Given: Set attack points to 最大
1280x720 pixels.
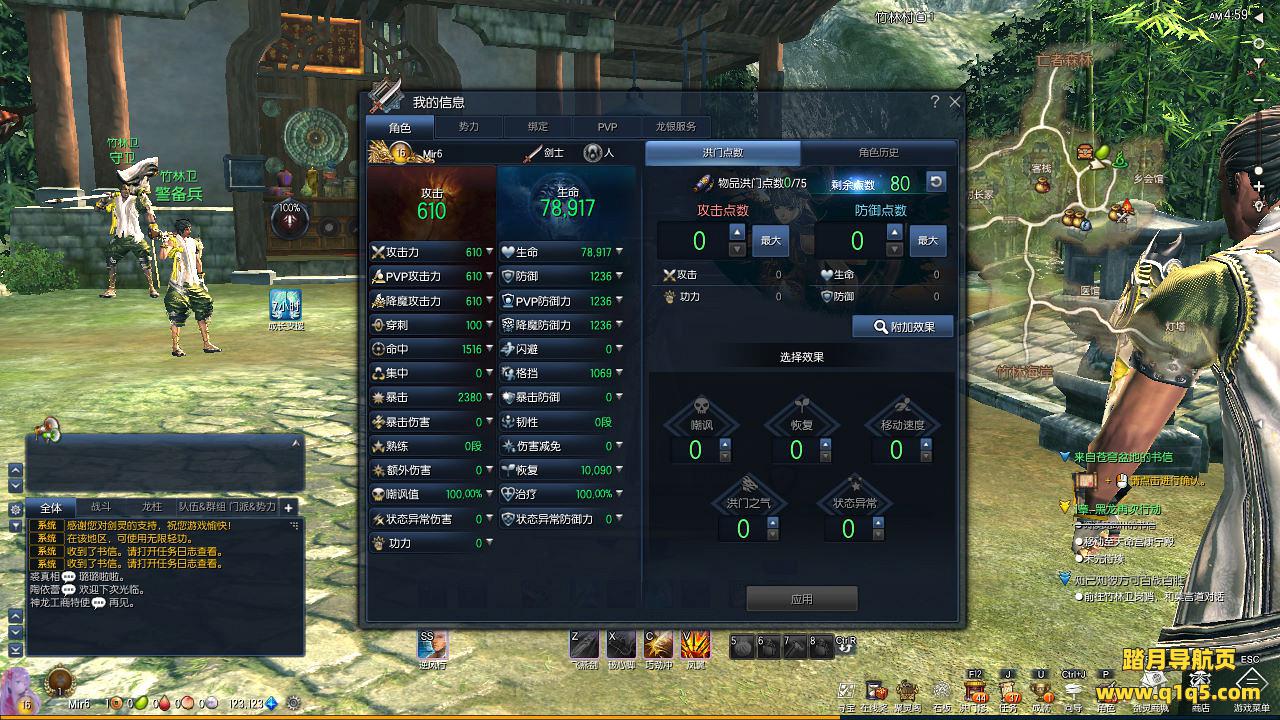Looking at the screenshot, I should click(x=770, y=241).
